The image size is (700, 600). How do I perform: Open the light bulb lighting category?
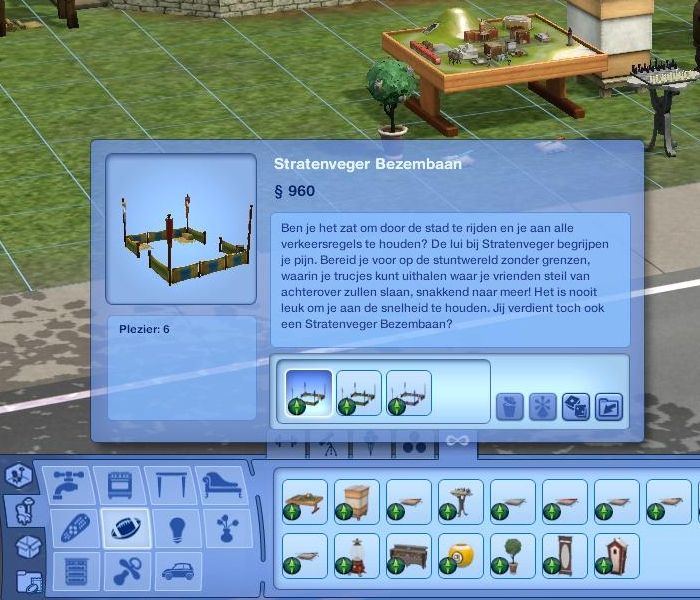[x=178, y=528]
